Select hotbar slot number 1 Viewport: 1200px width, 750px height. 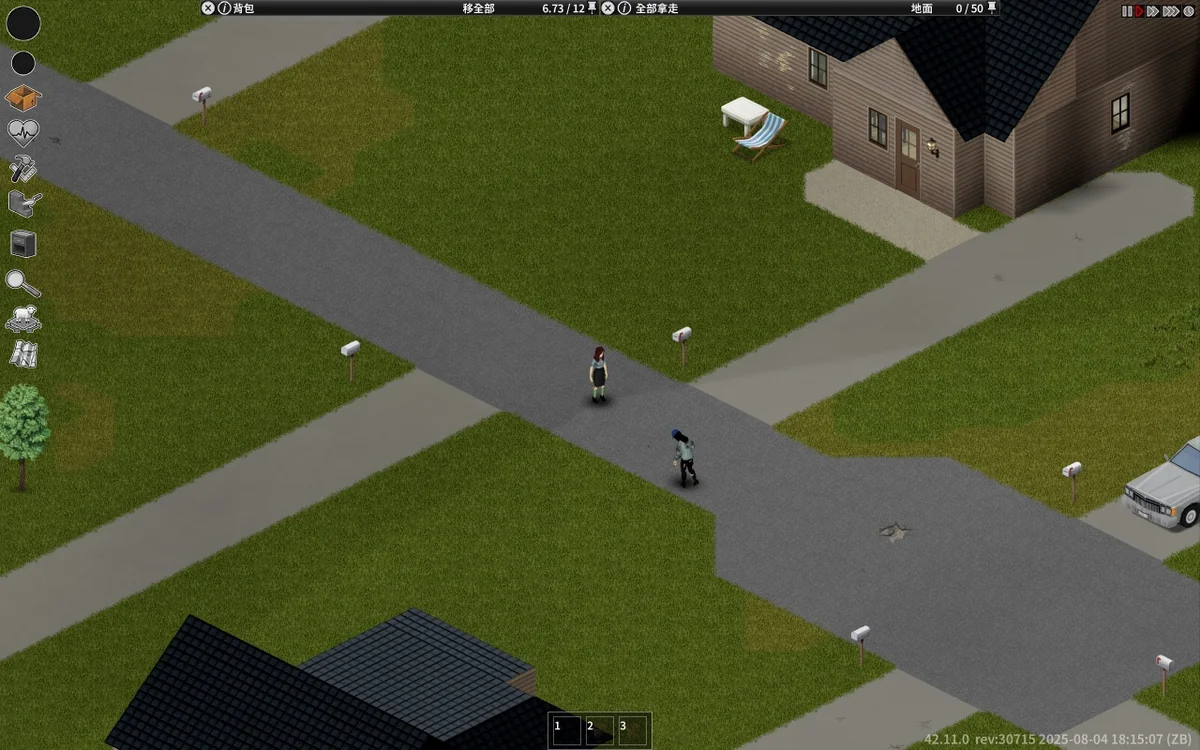tap(566, 730)
